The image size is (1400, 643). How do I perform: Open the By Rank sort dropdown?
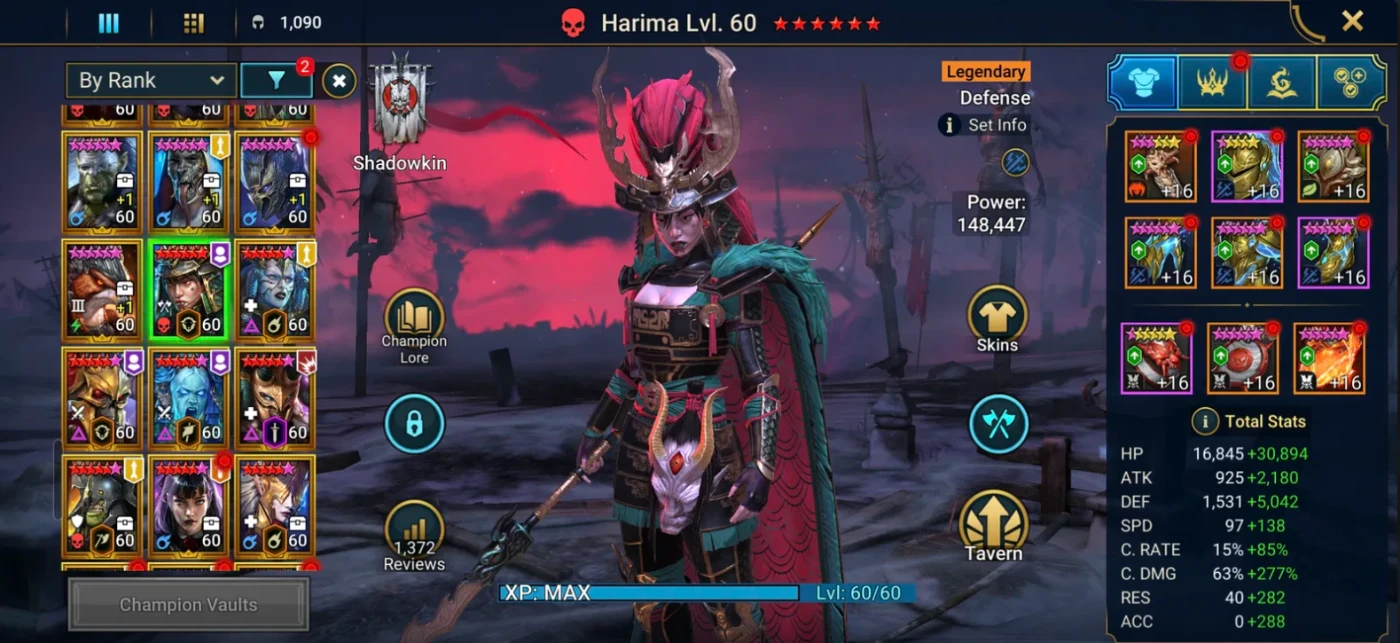(151, 81)
